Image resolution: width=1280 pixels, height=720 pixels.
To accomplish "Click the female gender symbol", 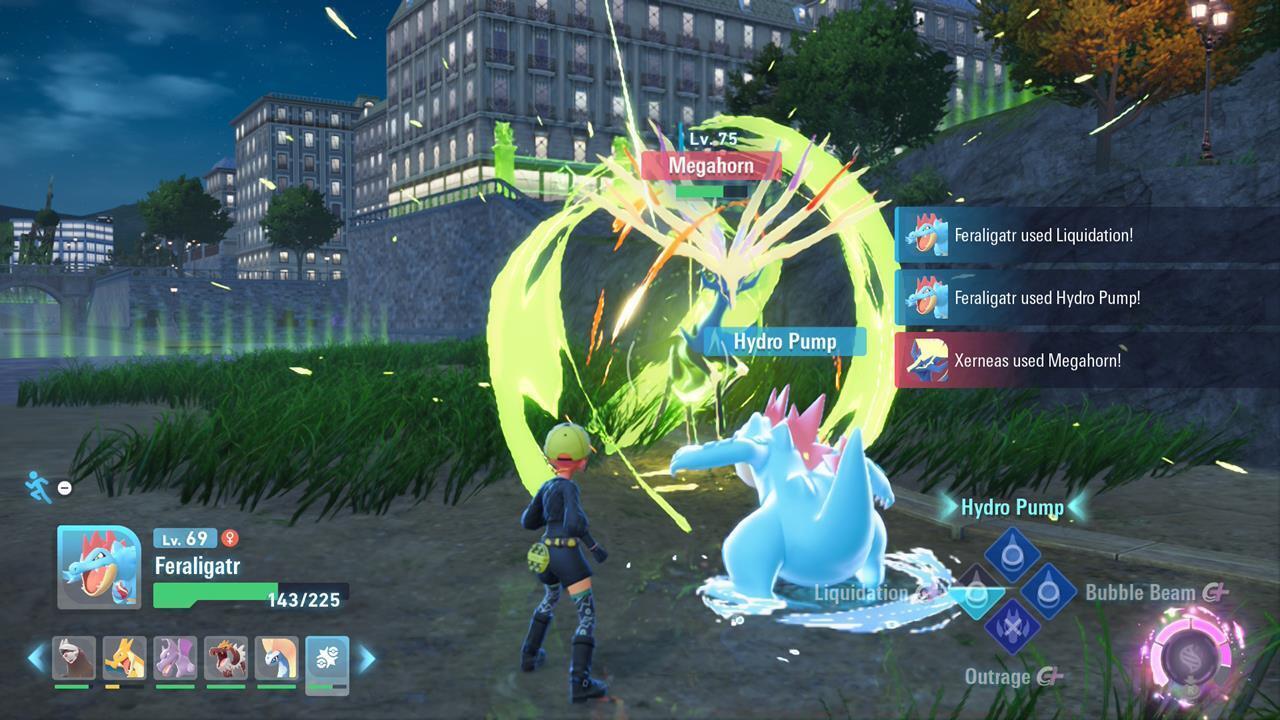I will click(230, 539).
